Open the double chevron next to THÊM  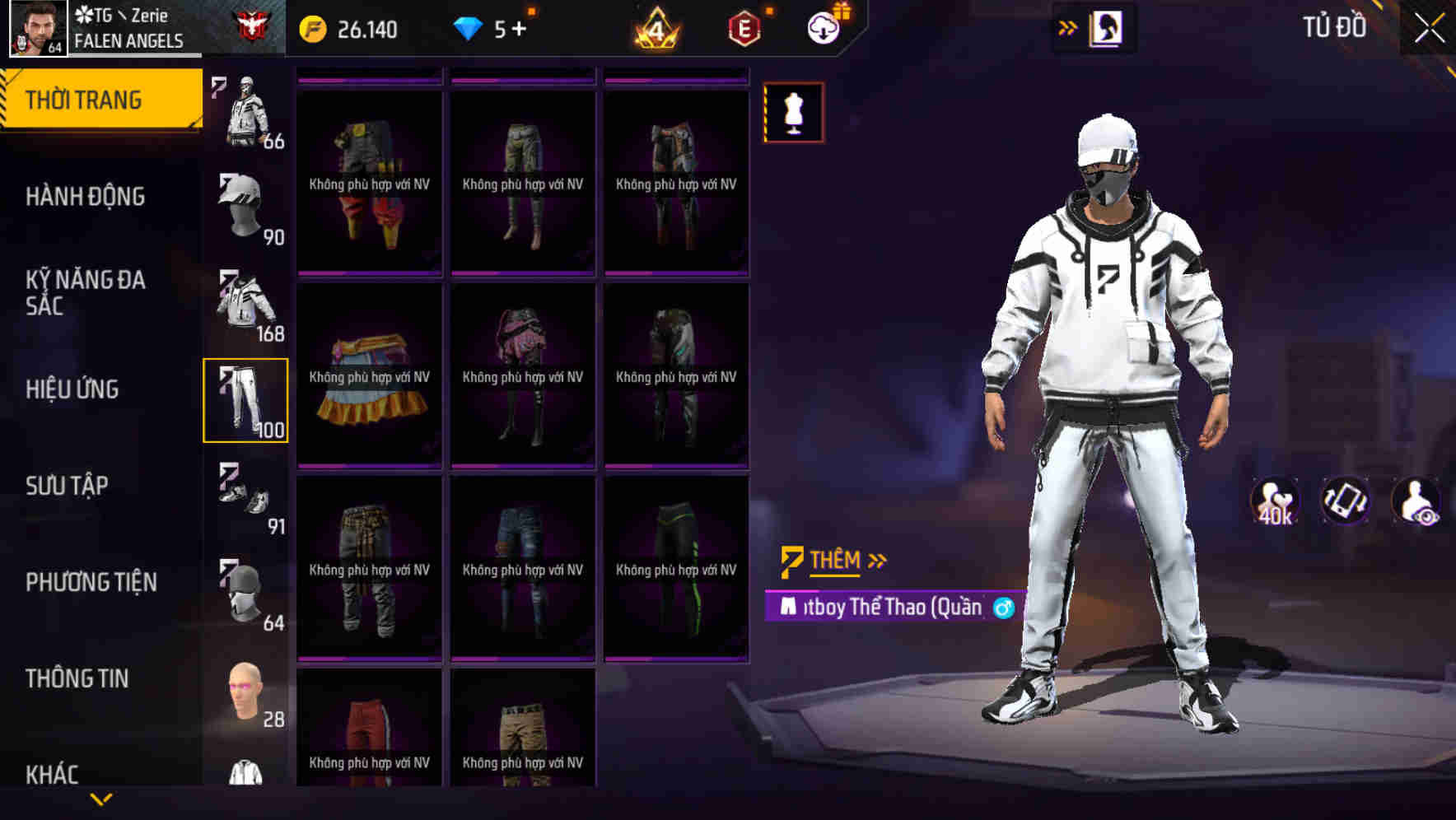click(x=877, y=560)
